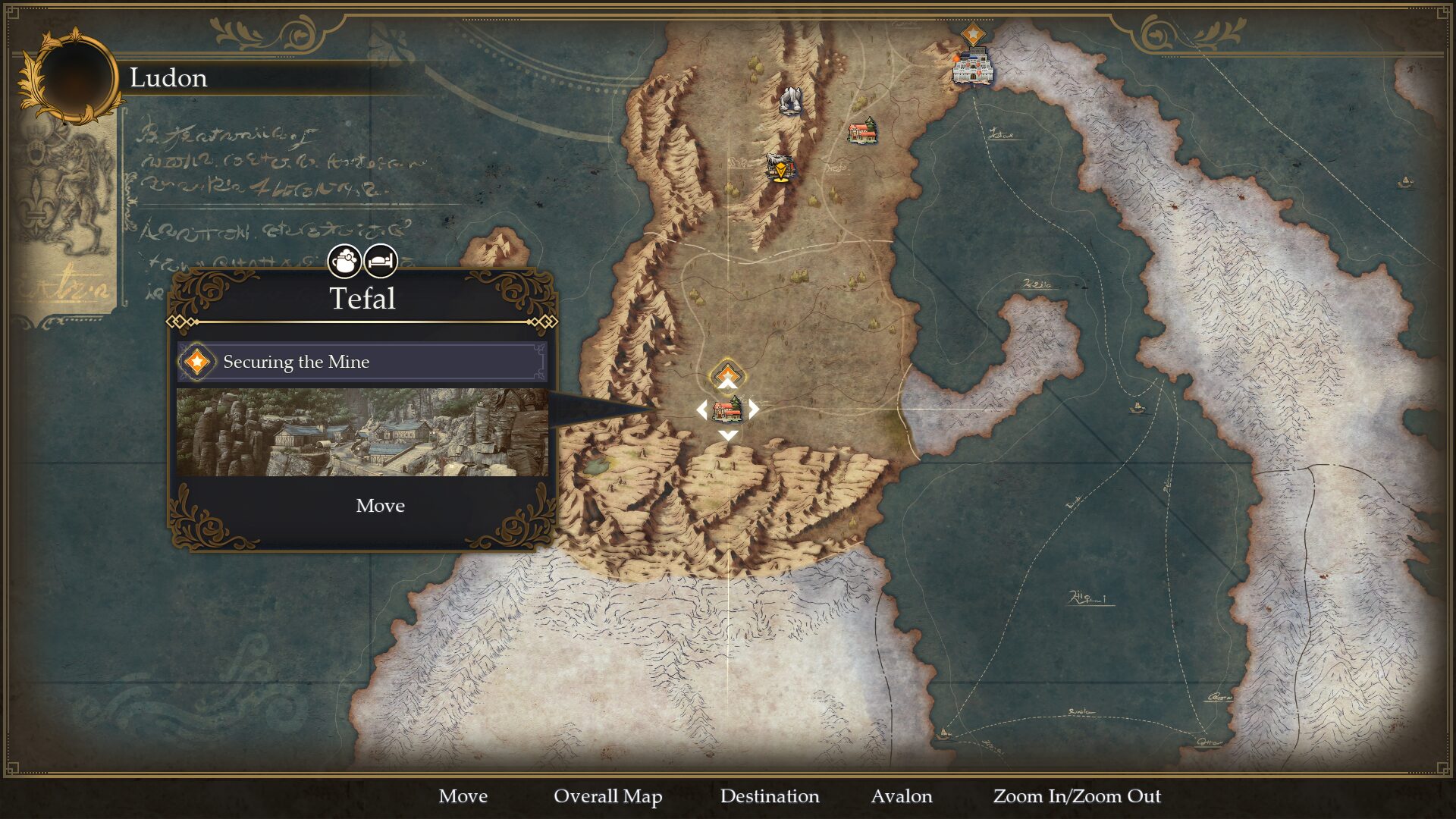This screenshot has height=819, width=1456.
Task: Choose the grey rock formation map marker
Action: 790,100
